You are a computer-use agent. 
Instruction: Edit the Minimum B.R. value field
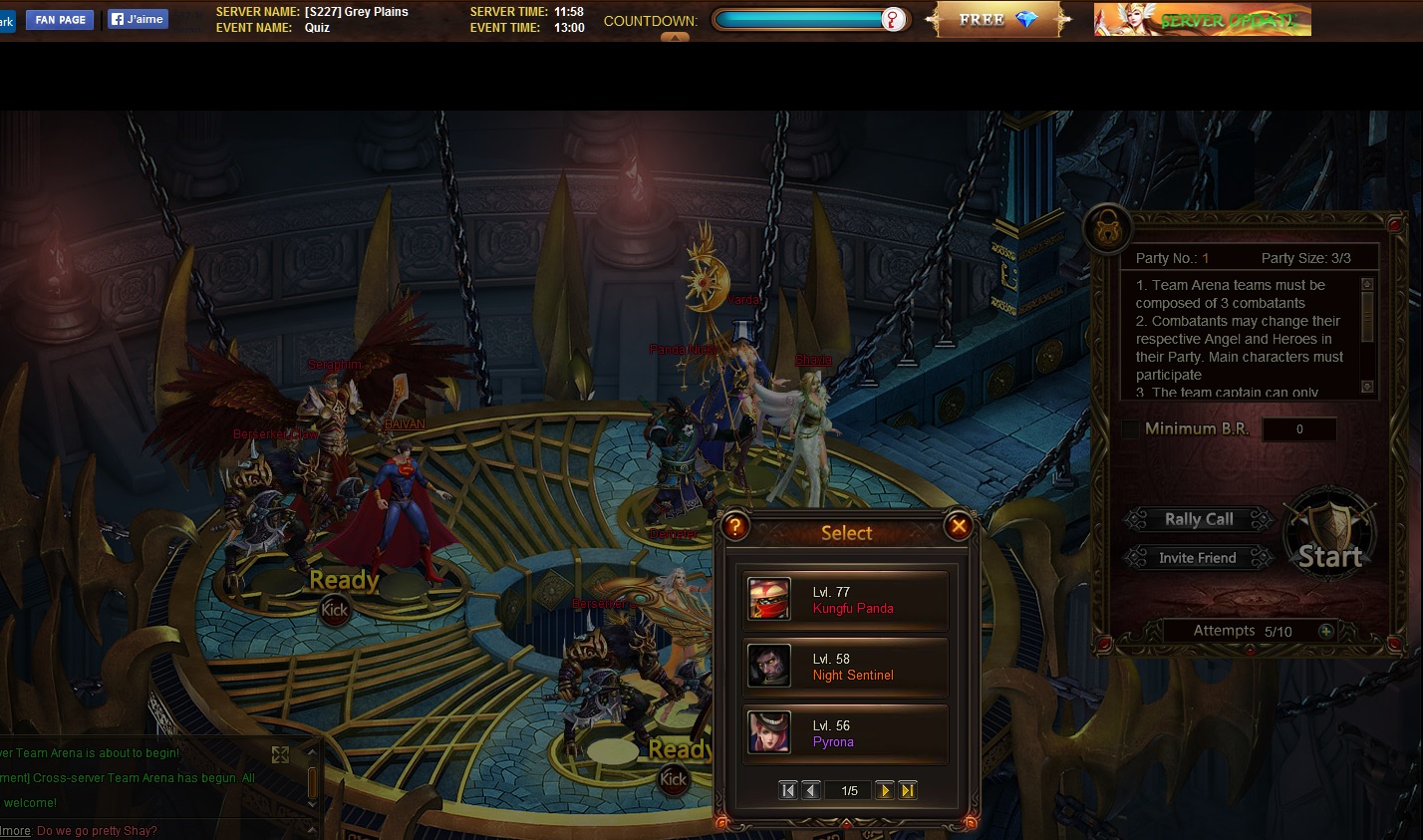pyautogui.click(x=1299, y=429)
